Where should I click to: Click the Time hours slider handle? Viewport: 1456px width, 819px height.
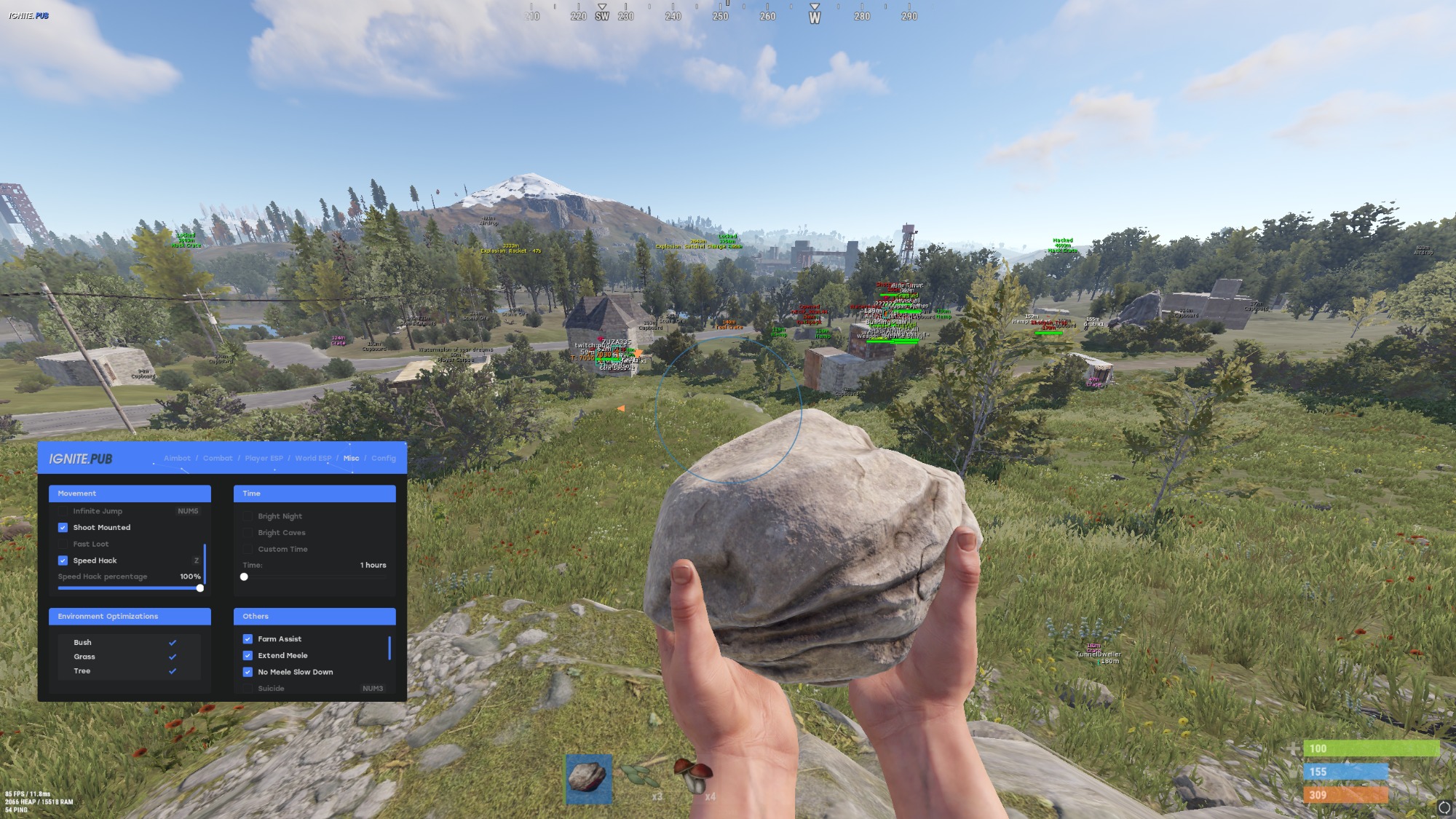tap(244, 577)
